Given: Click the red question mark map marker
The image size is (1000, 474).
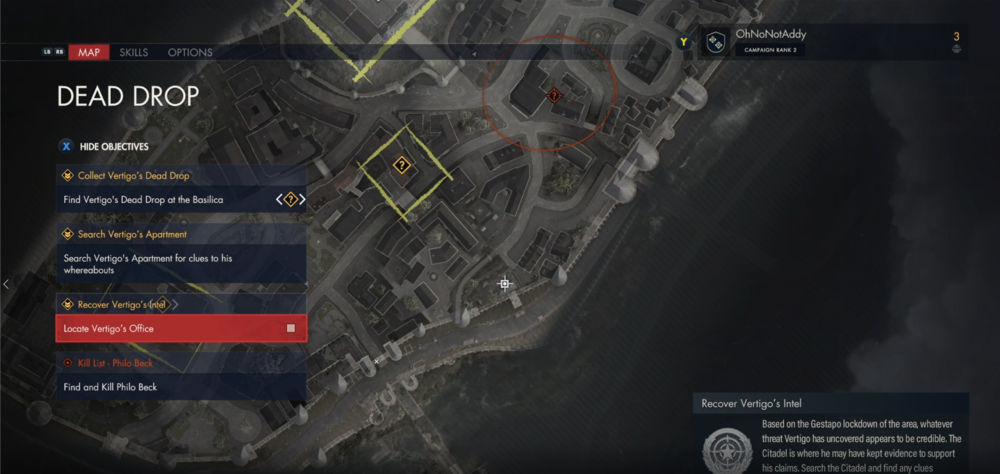Looking at the screenshot, I should pyautogui.click(x=554, y=95).
